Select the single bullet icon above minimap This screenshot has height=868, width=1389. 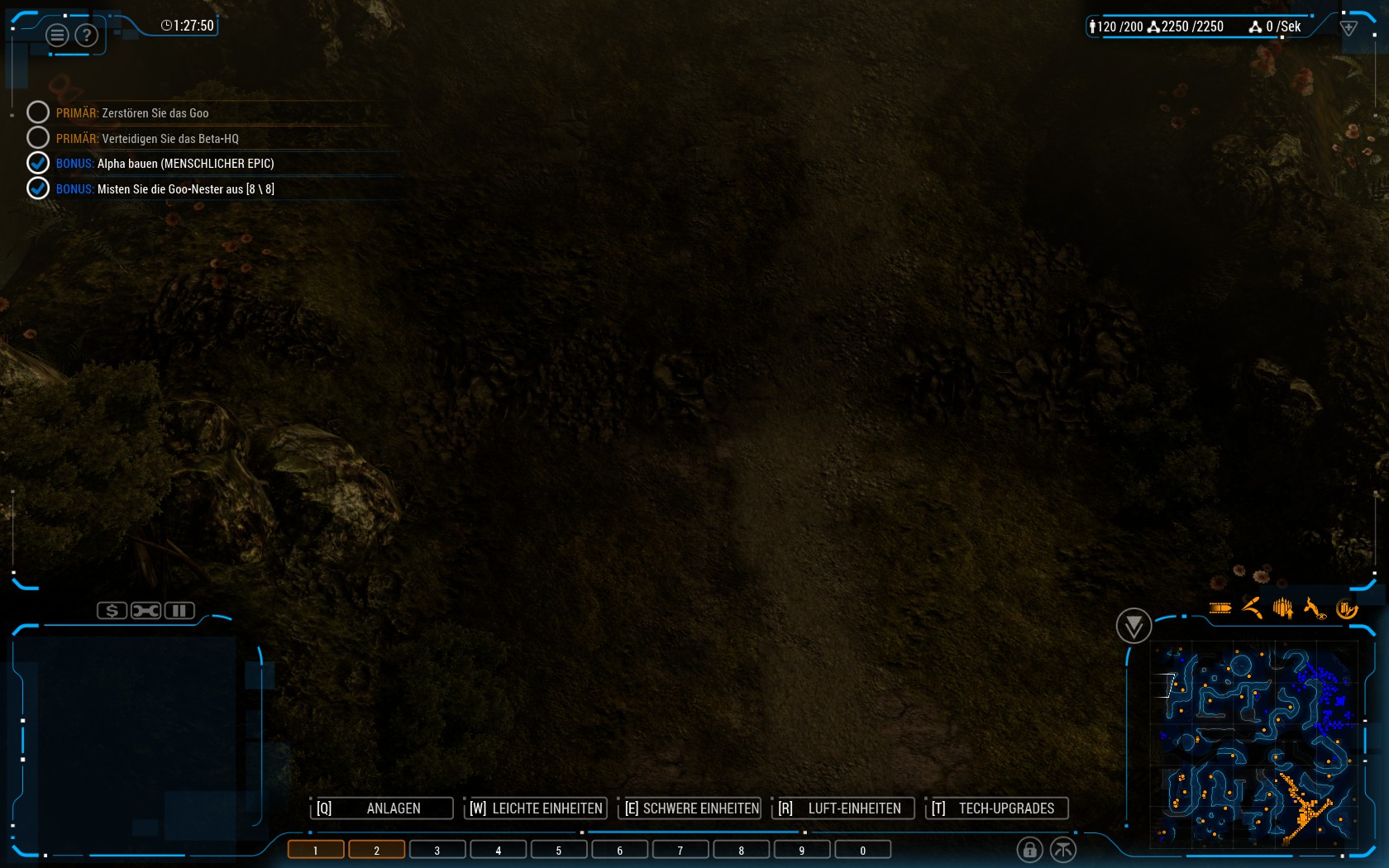coord(1220,608)
